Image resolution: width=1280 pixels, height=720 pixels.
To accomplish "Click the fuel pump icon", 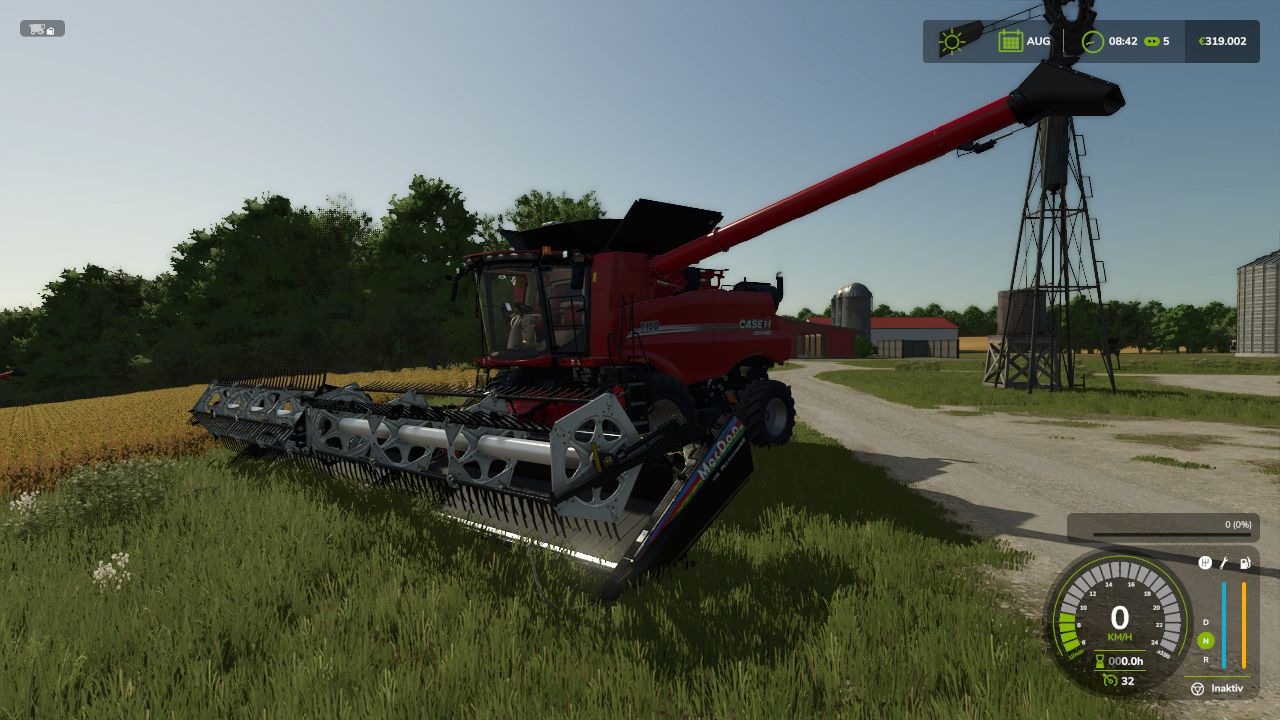I will 1244,562.
